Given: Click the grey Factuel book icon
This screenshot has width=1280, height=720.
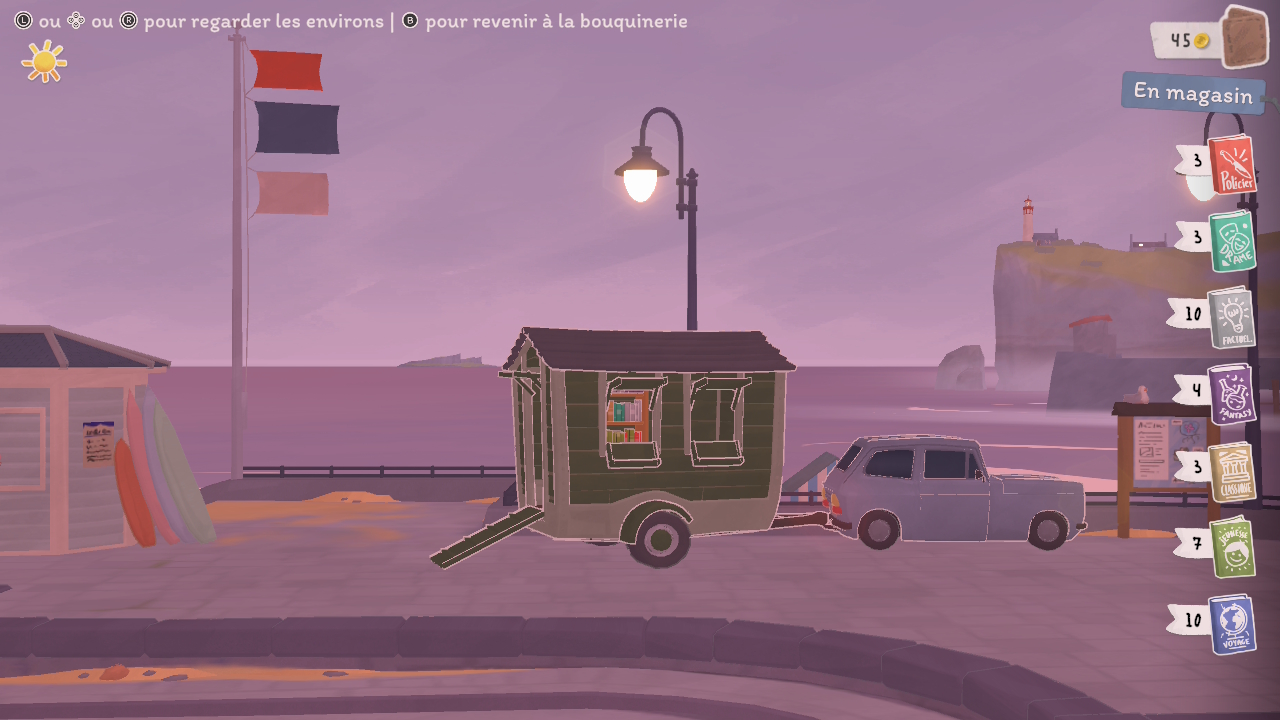Looking at the screenshot, I should pyautogui.click(x=1231, y=318).
